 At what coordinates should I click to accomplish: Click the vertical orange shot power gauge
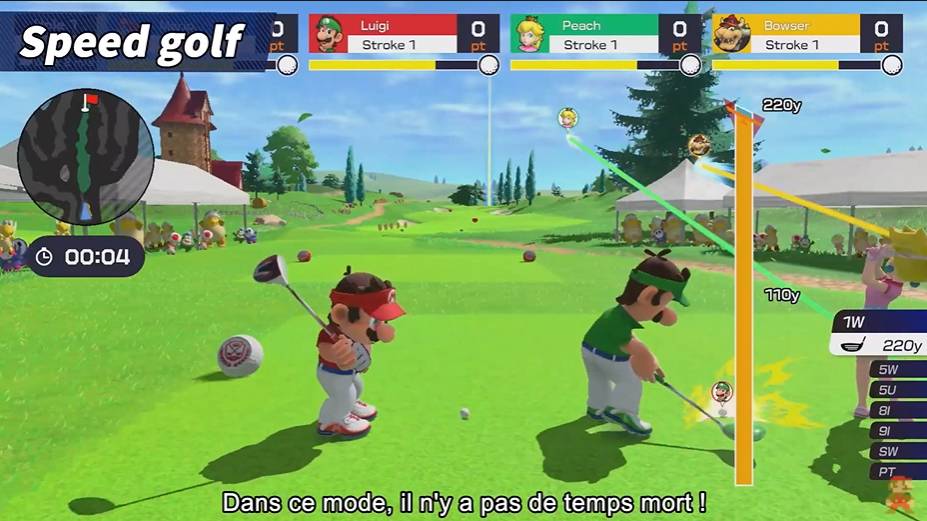click(x=744, y=300)
